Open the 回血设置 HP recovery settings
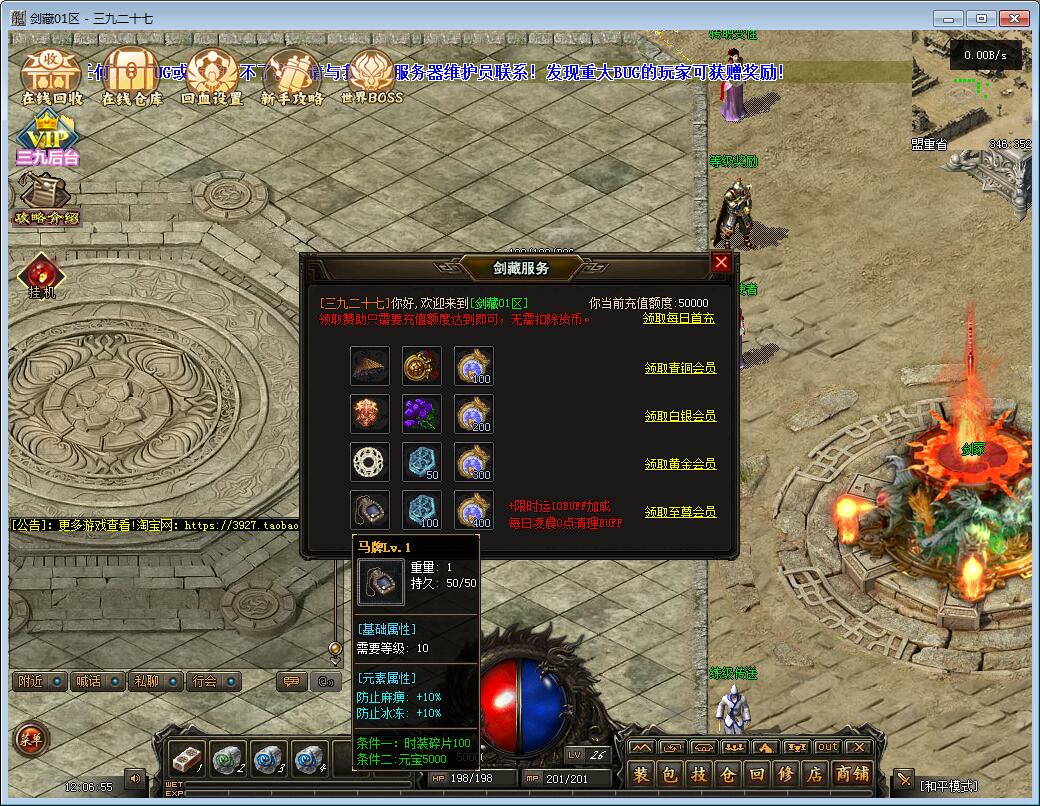1040x806 pixels. (x=212, y=77)
